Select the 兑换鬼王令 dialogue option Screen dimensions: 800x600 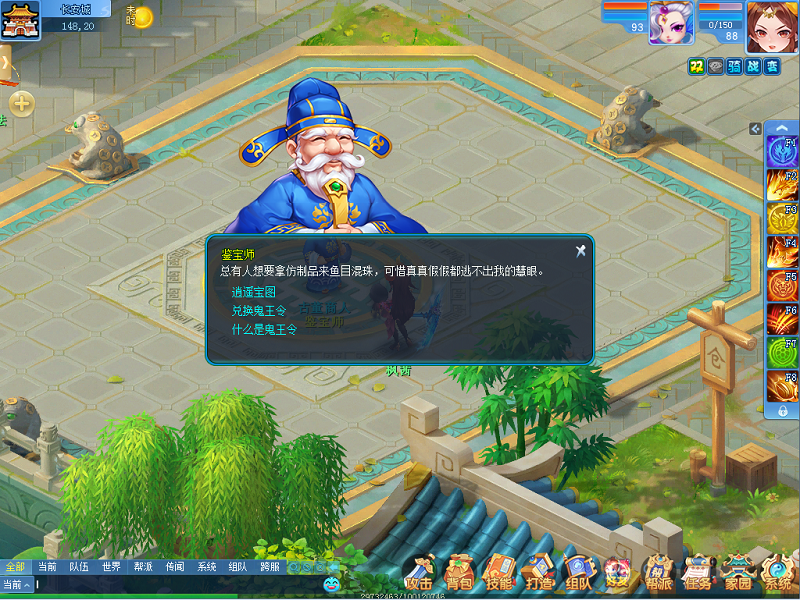pos(259,311)
